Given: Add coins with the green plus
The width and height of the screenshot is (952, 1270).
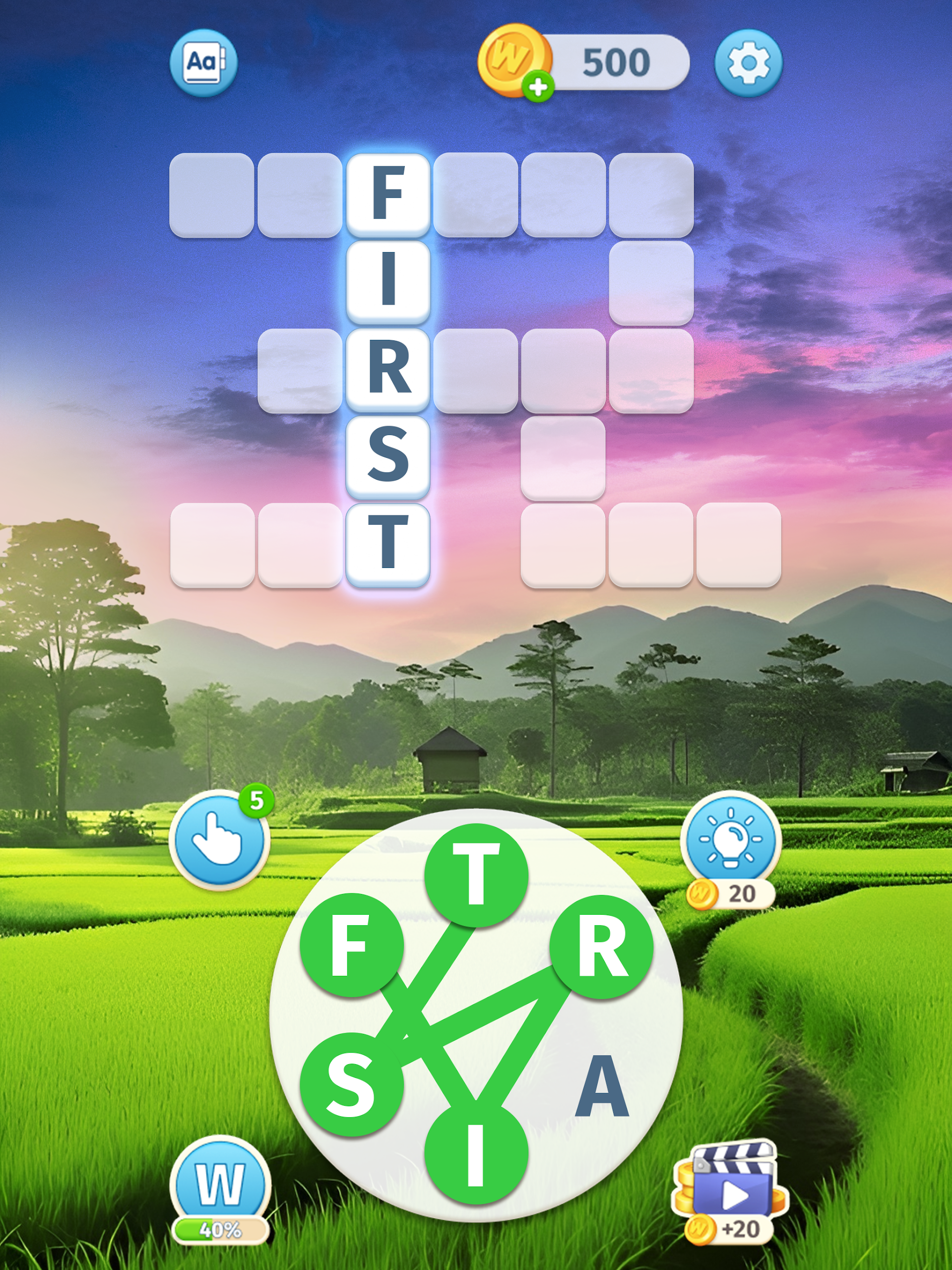Looking at the screenshot, I should 538,88.
